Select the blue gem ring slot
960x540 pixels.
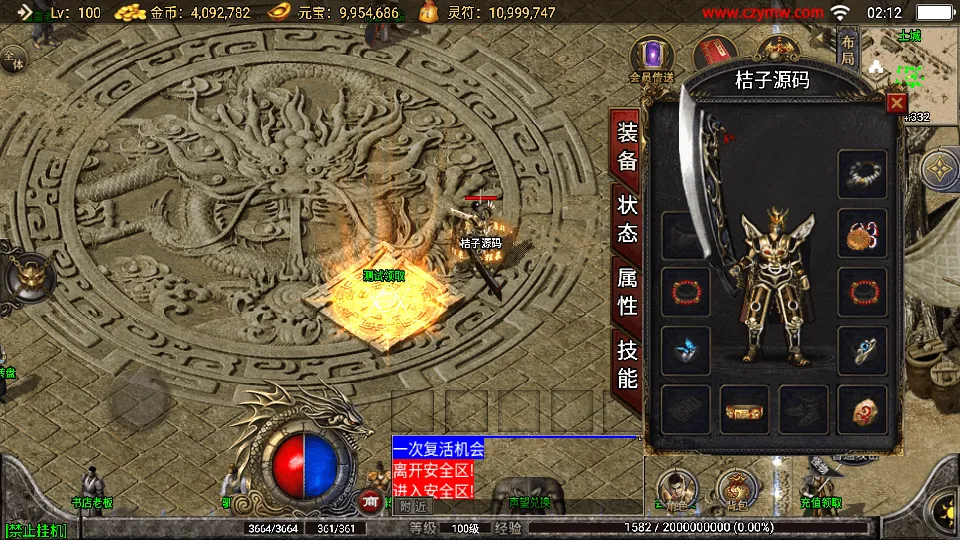click(x=686, y=351)
